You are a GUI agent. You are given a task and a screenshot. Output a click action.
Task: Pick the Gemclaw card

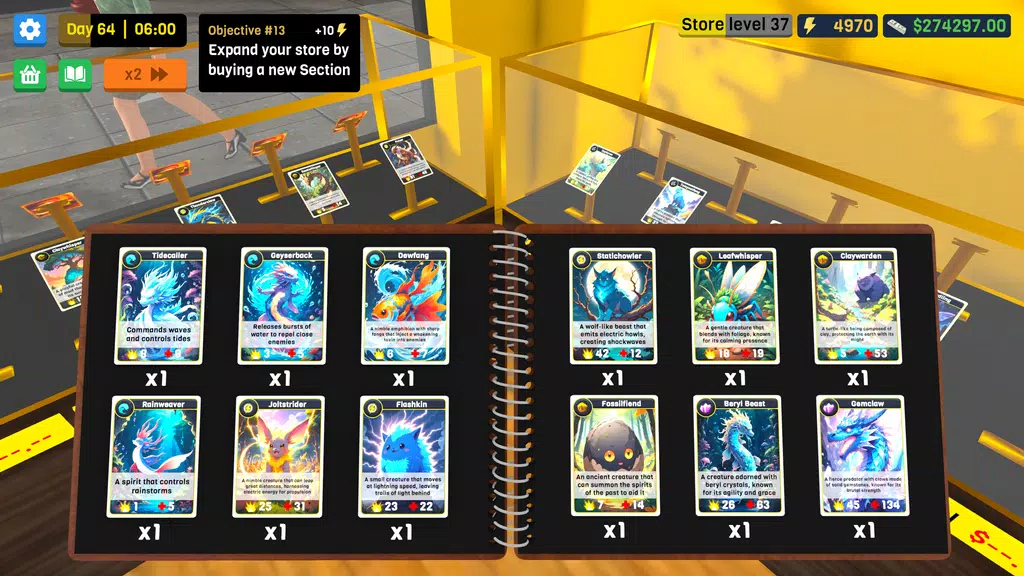pyautogui.click(x=860, y=456)
